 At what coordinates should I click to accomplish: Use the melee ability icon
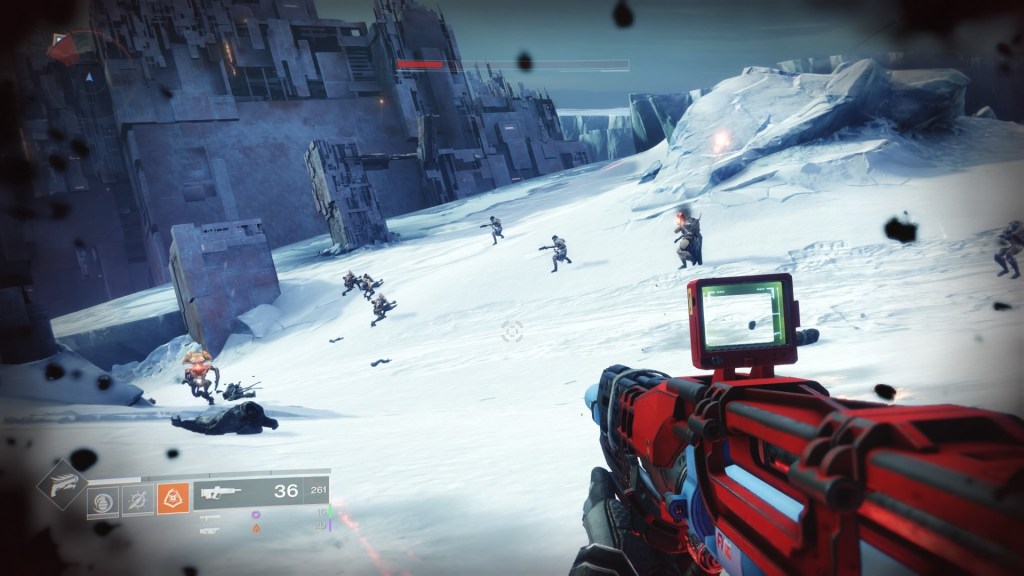coord(137,499)
